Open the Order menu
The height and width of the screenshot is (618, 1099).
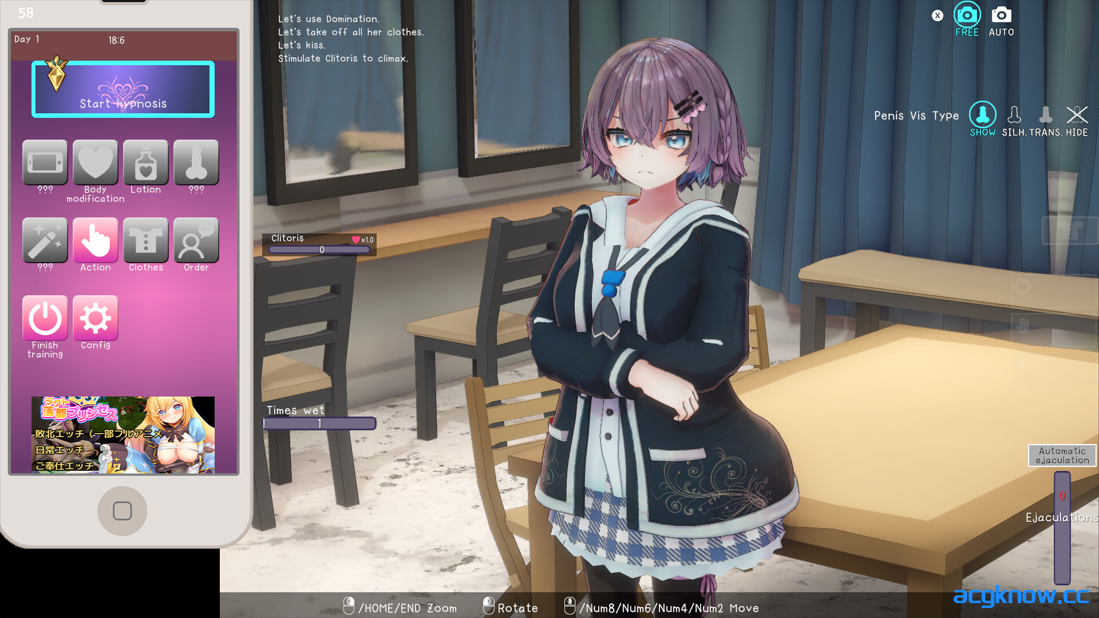(x=196, y=241)
